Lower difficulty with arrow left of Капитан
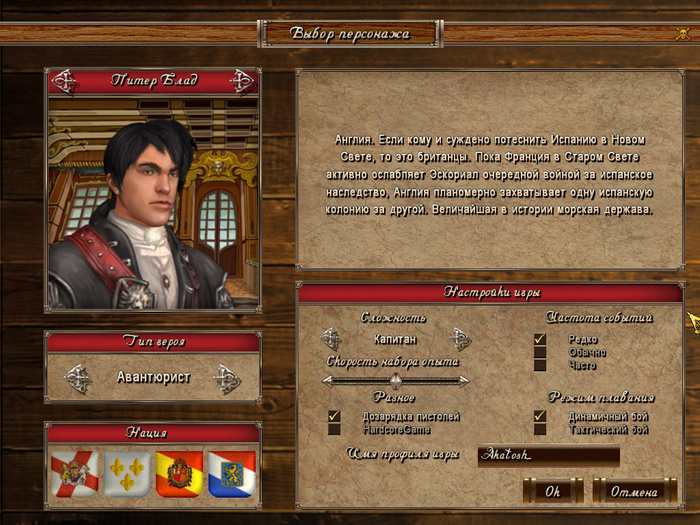700x525 pixels. [x=331, y=339]
